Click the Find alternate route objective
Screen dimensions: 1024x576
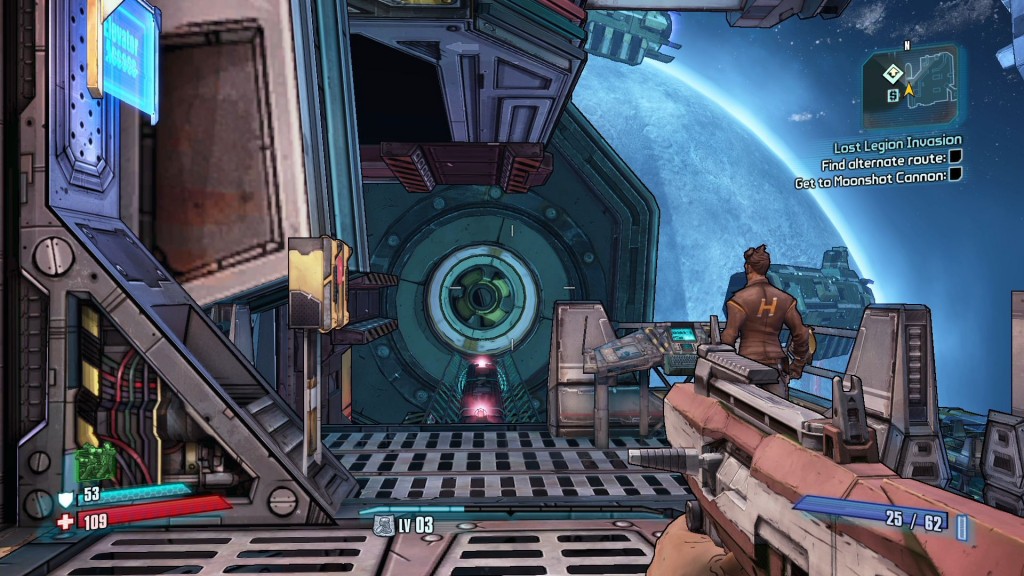click(883, 161)
